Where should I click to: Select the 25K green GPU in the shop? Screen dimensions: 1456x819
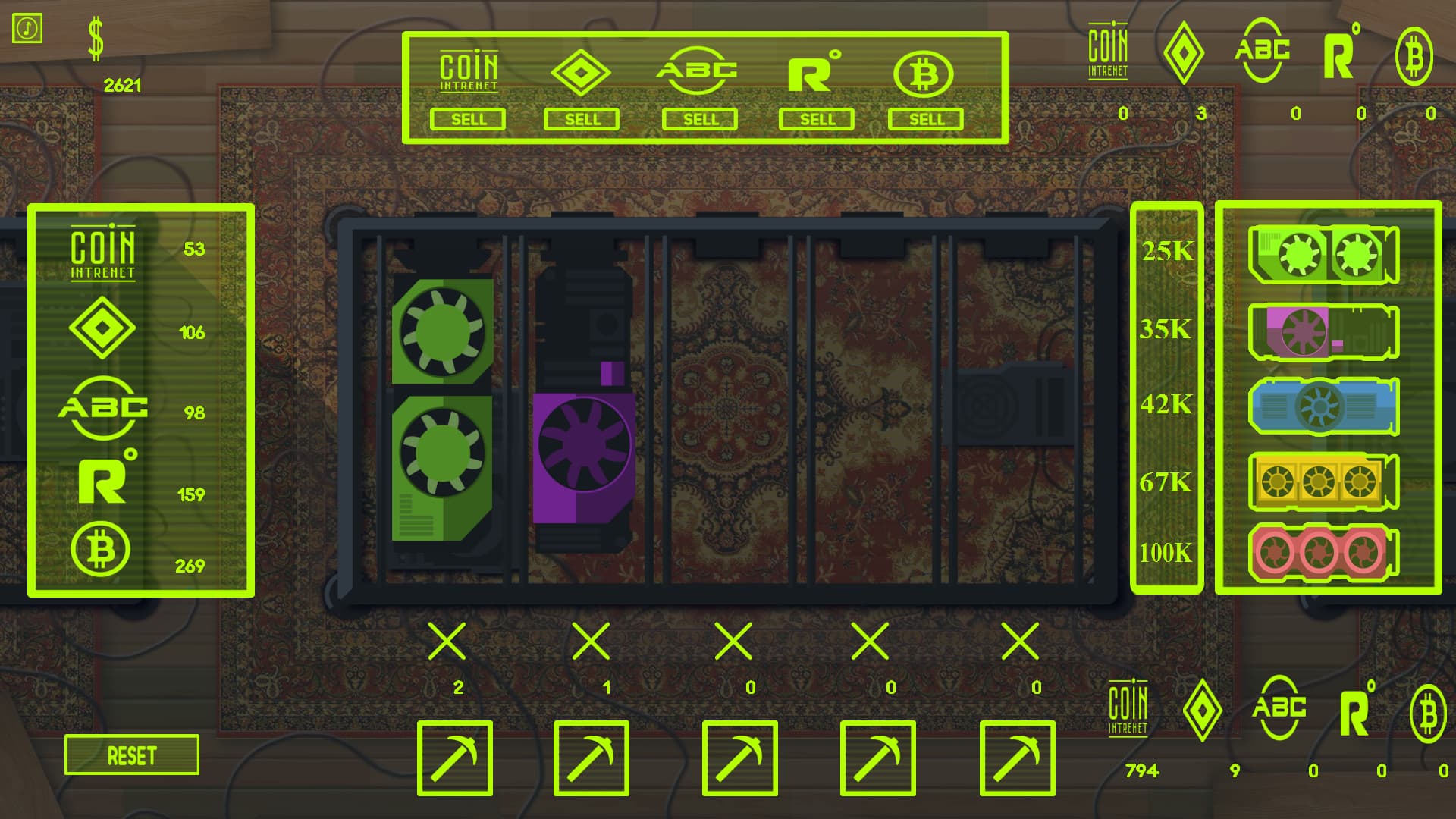point(1323,254)
